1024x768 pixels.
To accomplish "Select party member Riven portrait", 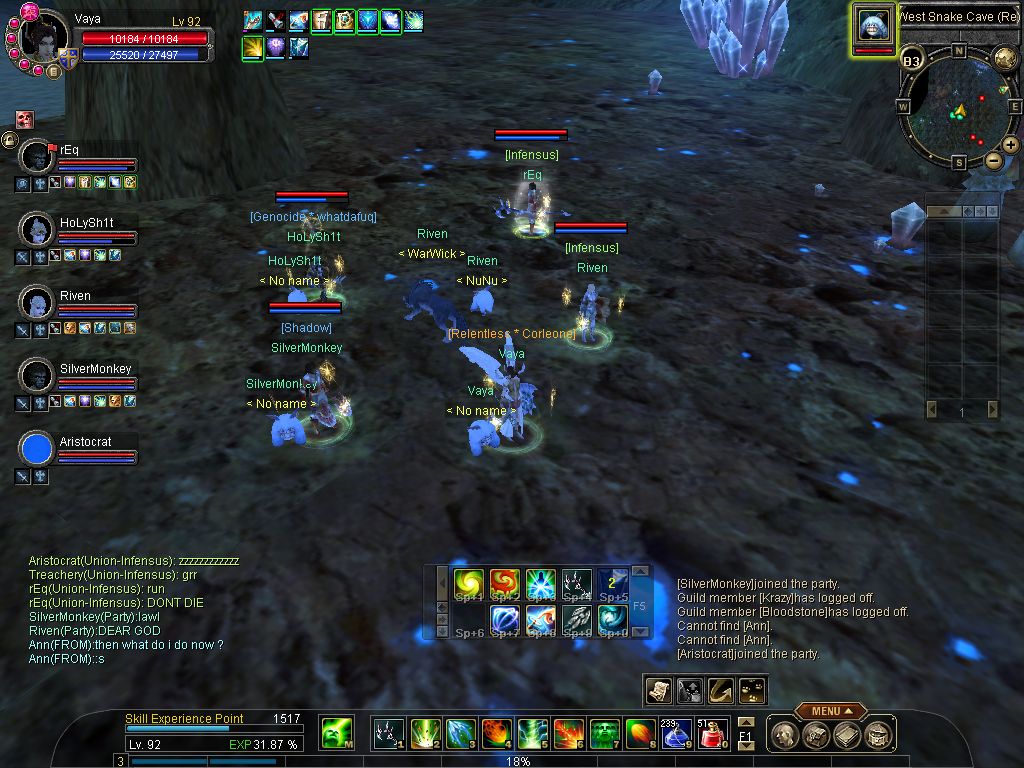I will pyautogui.click(x=36, y=302).
